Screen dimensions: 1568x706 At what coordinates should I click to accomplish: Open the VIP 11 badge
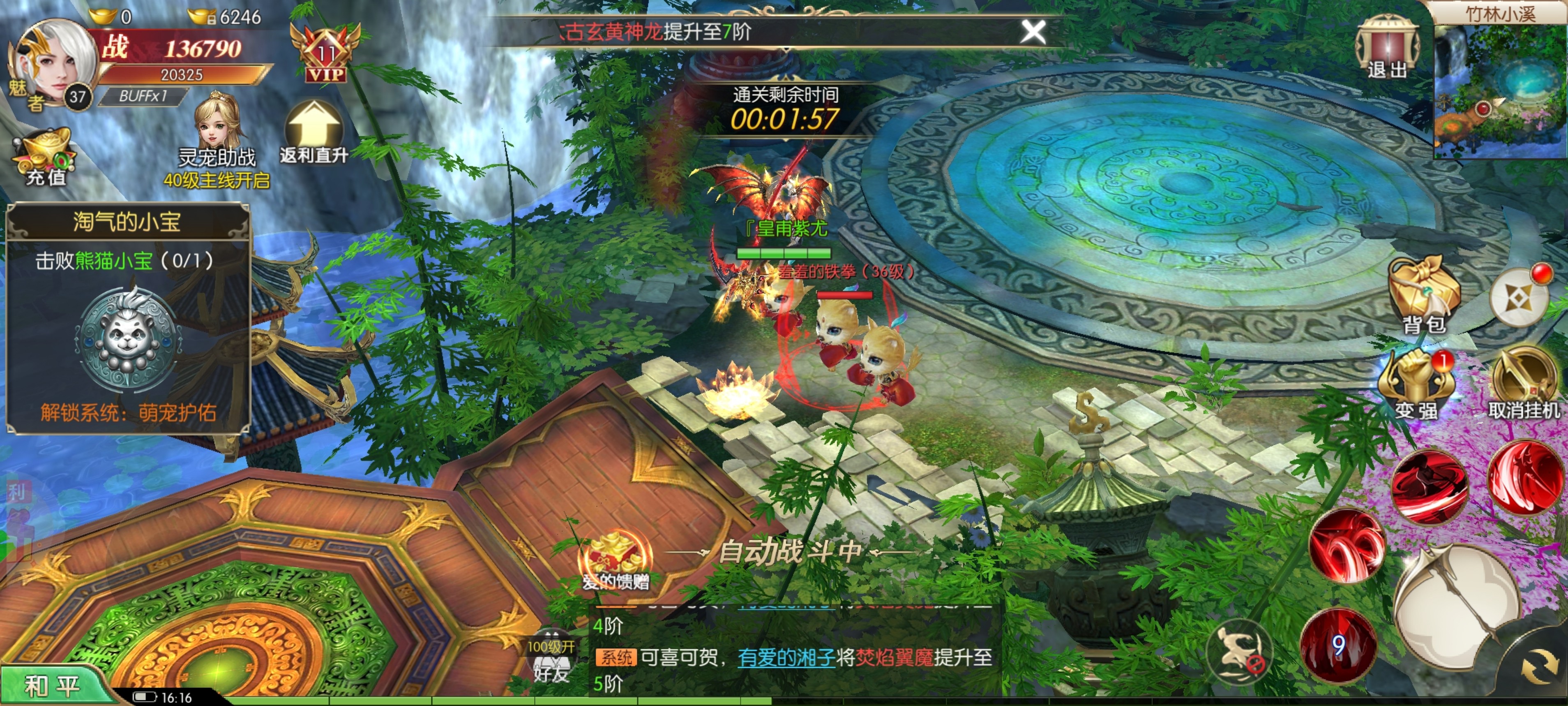pos(326,55)
